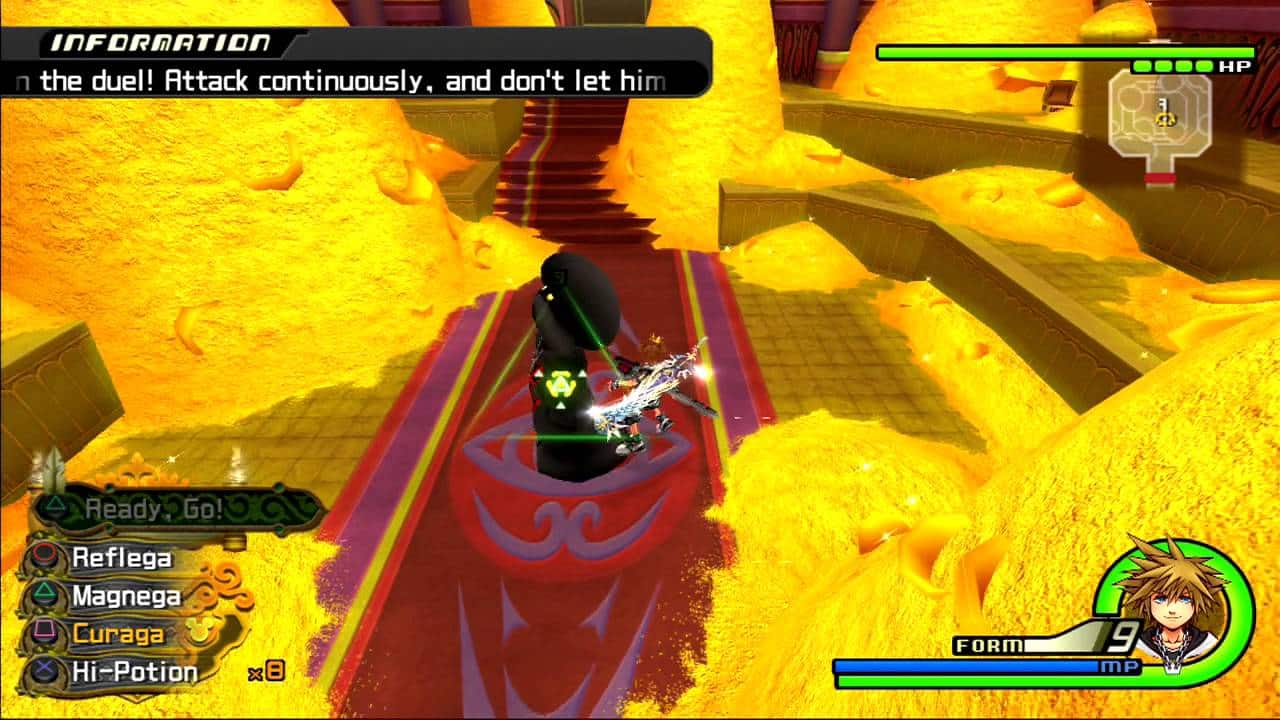Screen dimensions: 1280x720
Task: Click the minimap of the treasure room
Action: tap(1160, 120)
